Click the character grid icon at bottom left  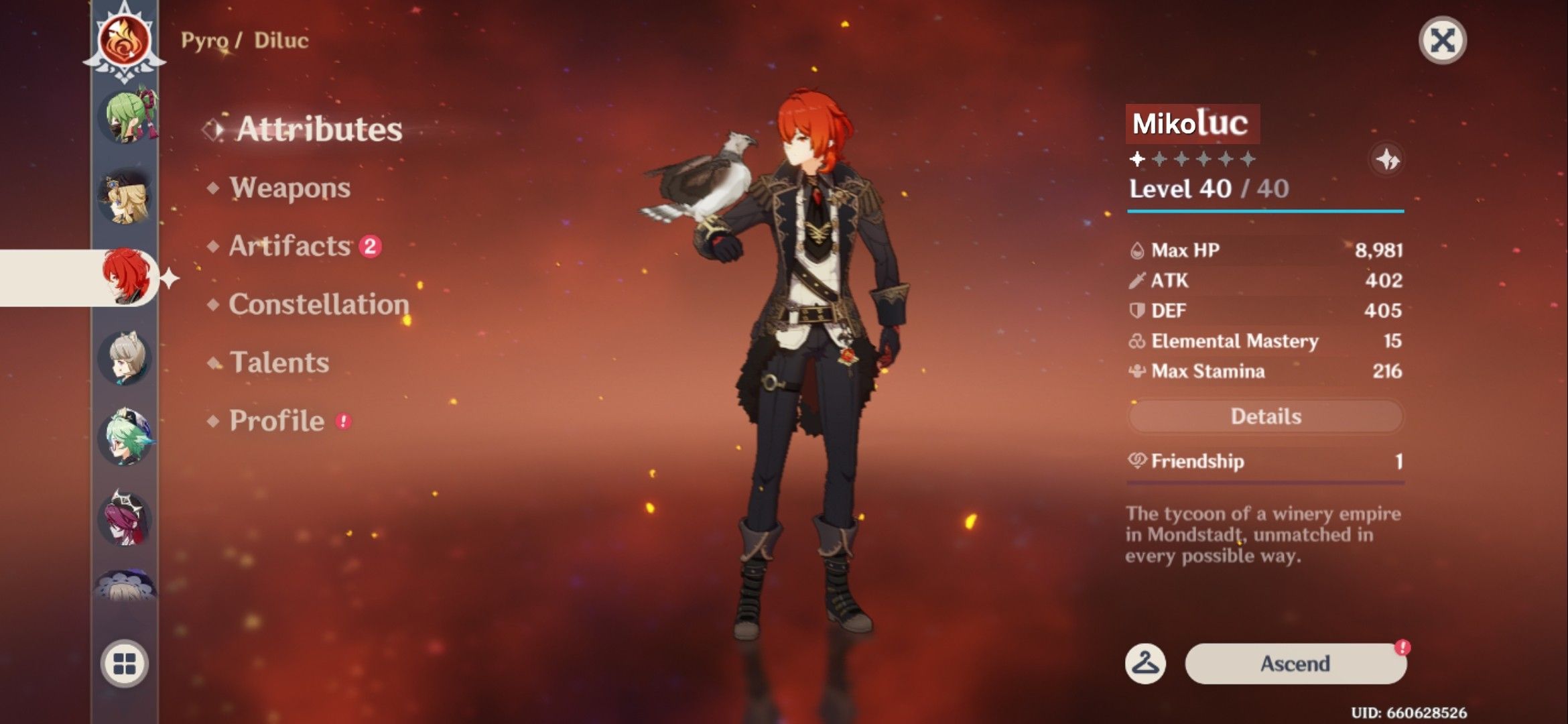tap(124, 664)
